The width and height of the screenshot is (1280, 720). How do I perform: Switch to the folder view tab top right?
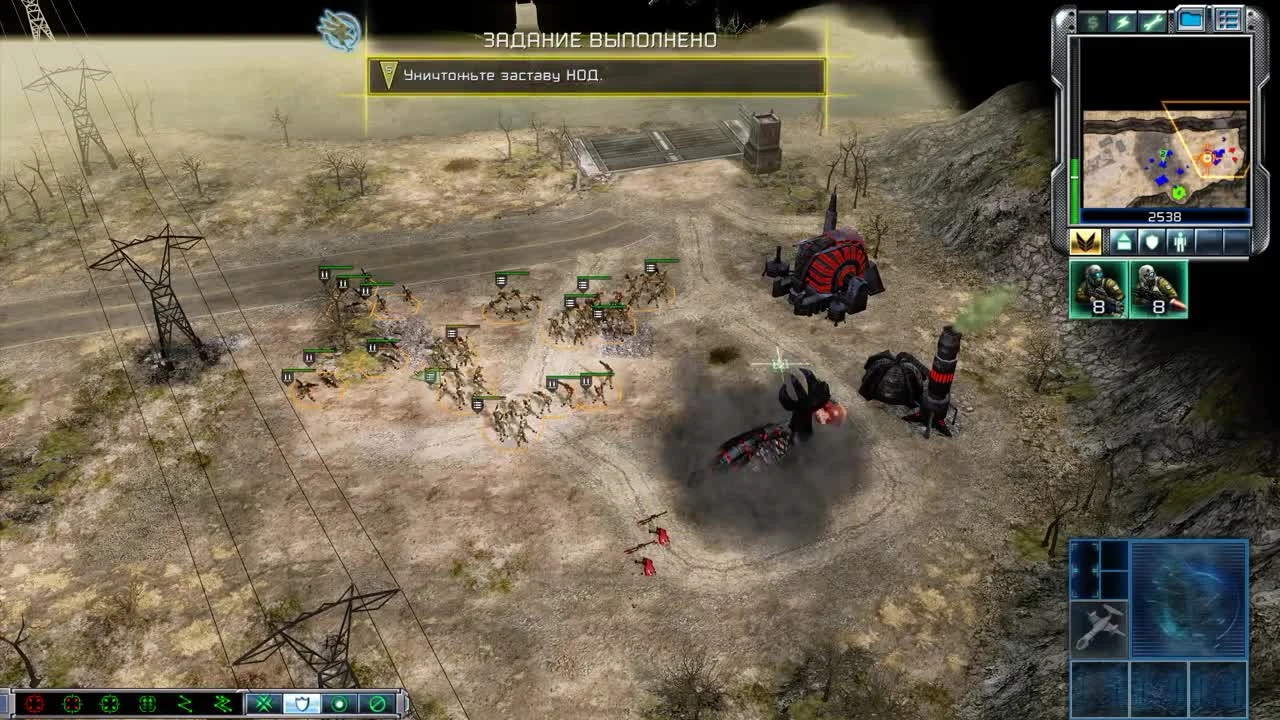click(x=1190, y=17)
